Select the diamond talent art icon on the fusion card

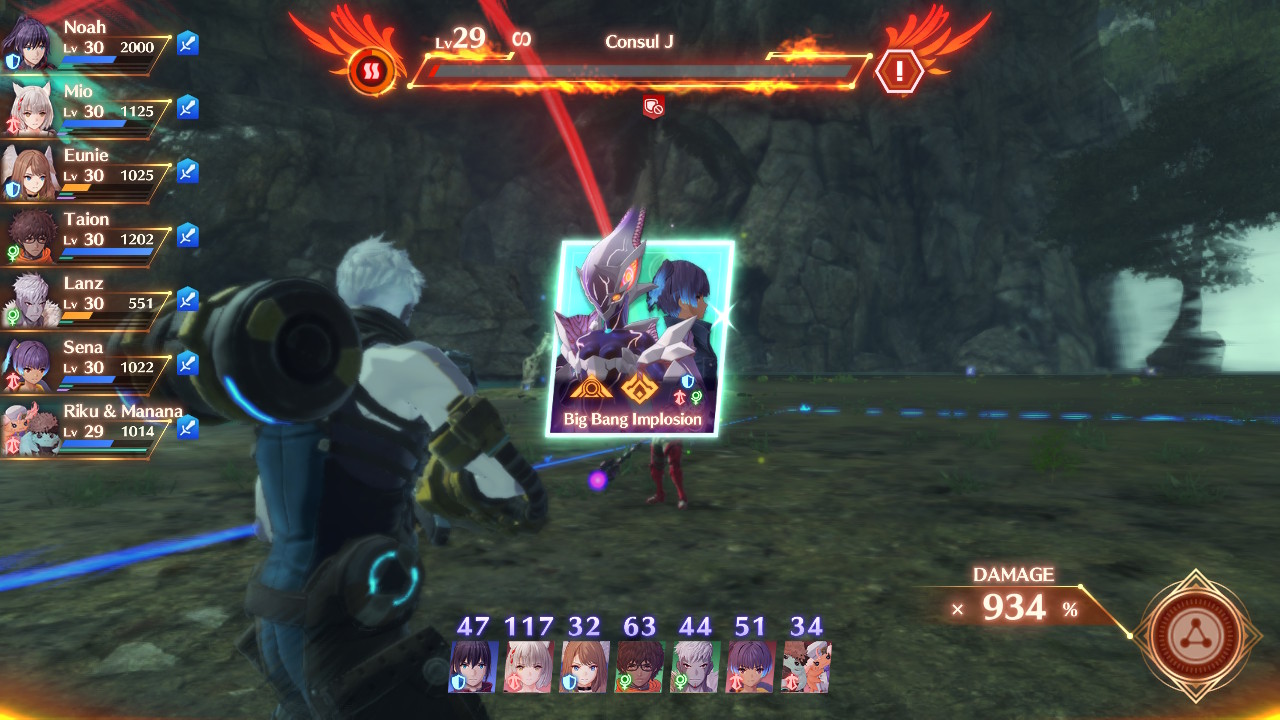point(639,388)
